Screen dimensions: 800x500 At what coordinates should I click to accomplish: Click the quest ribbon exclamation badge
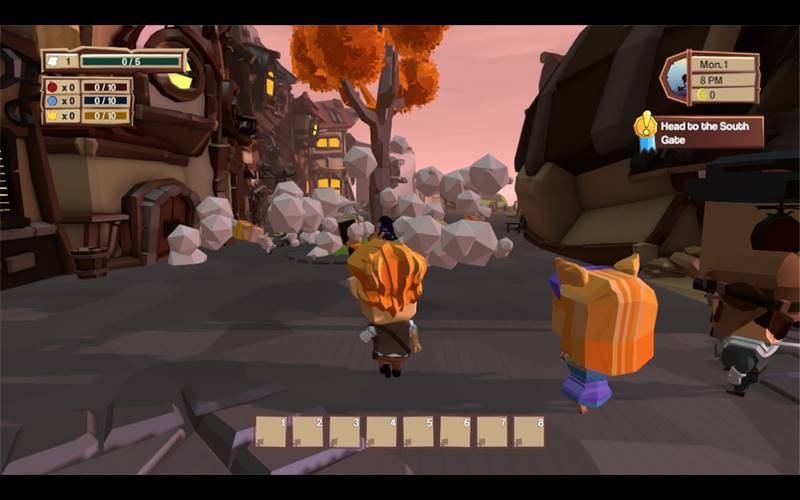click(x=645, y=128)
